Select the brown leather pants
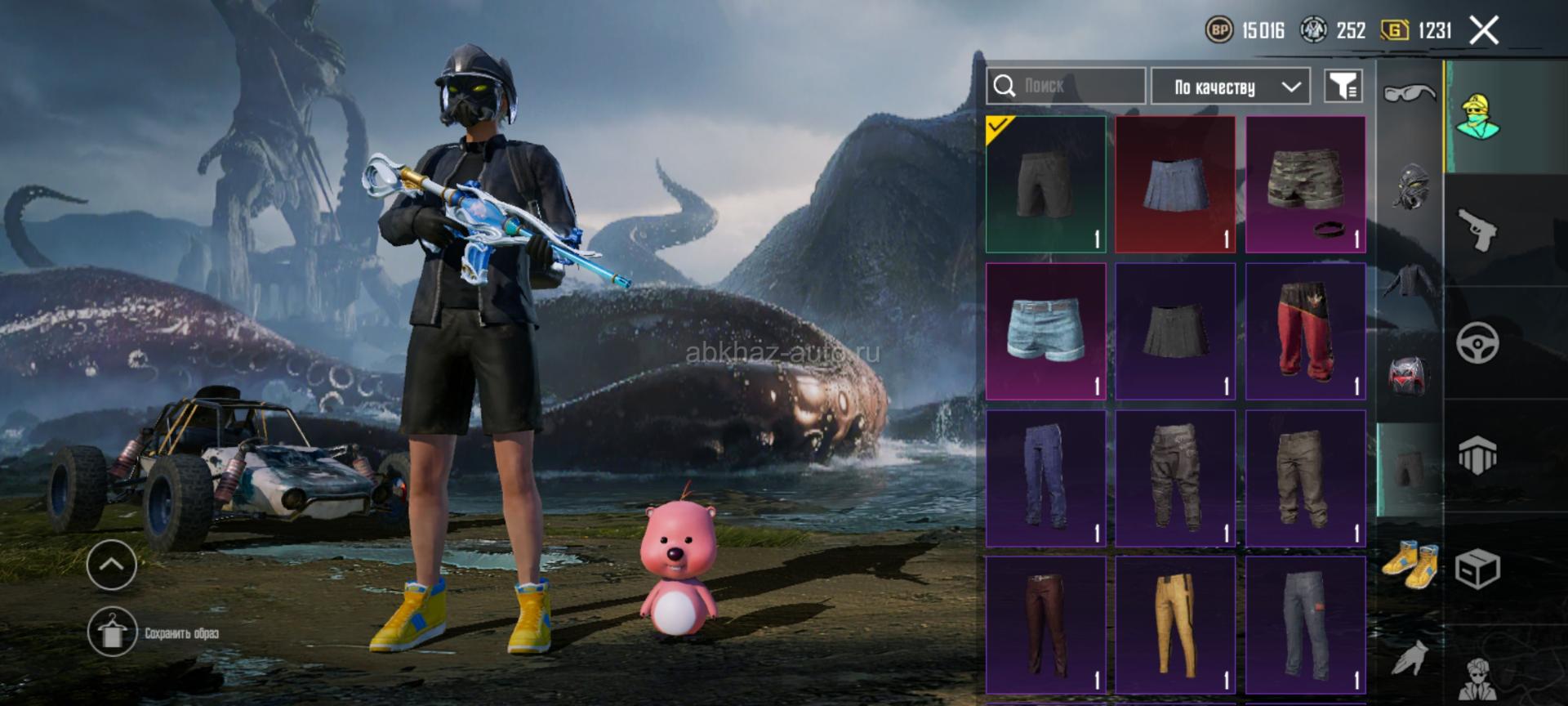The image size is (1568, 706). click(x=1045, y=625)
